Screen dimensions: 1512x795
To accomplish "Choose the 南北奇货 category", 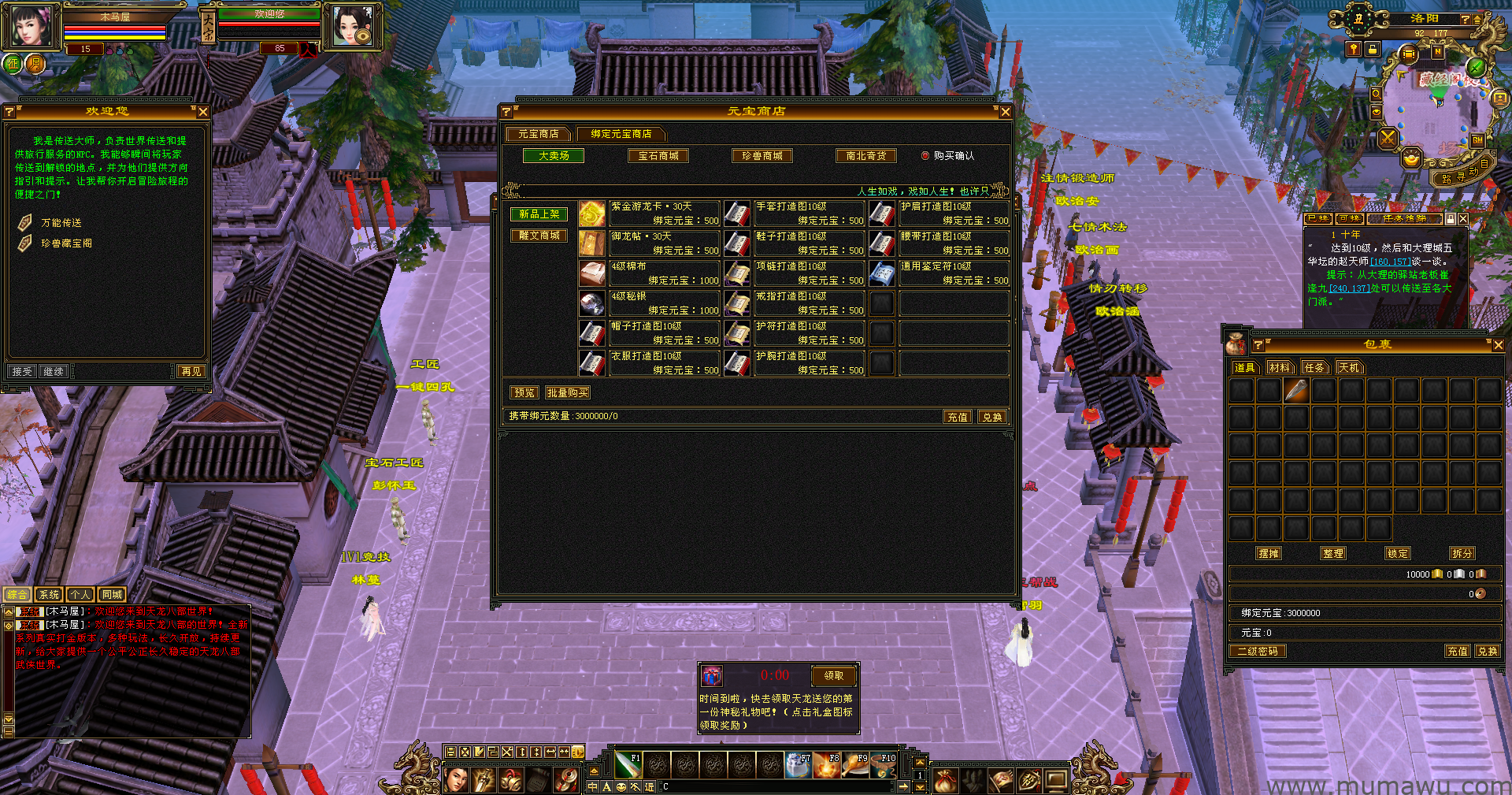I will click(x=865, y=156).
